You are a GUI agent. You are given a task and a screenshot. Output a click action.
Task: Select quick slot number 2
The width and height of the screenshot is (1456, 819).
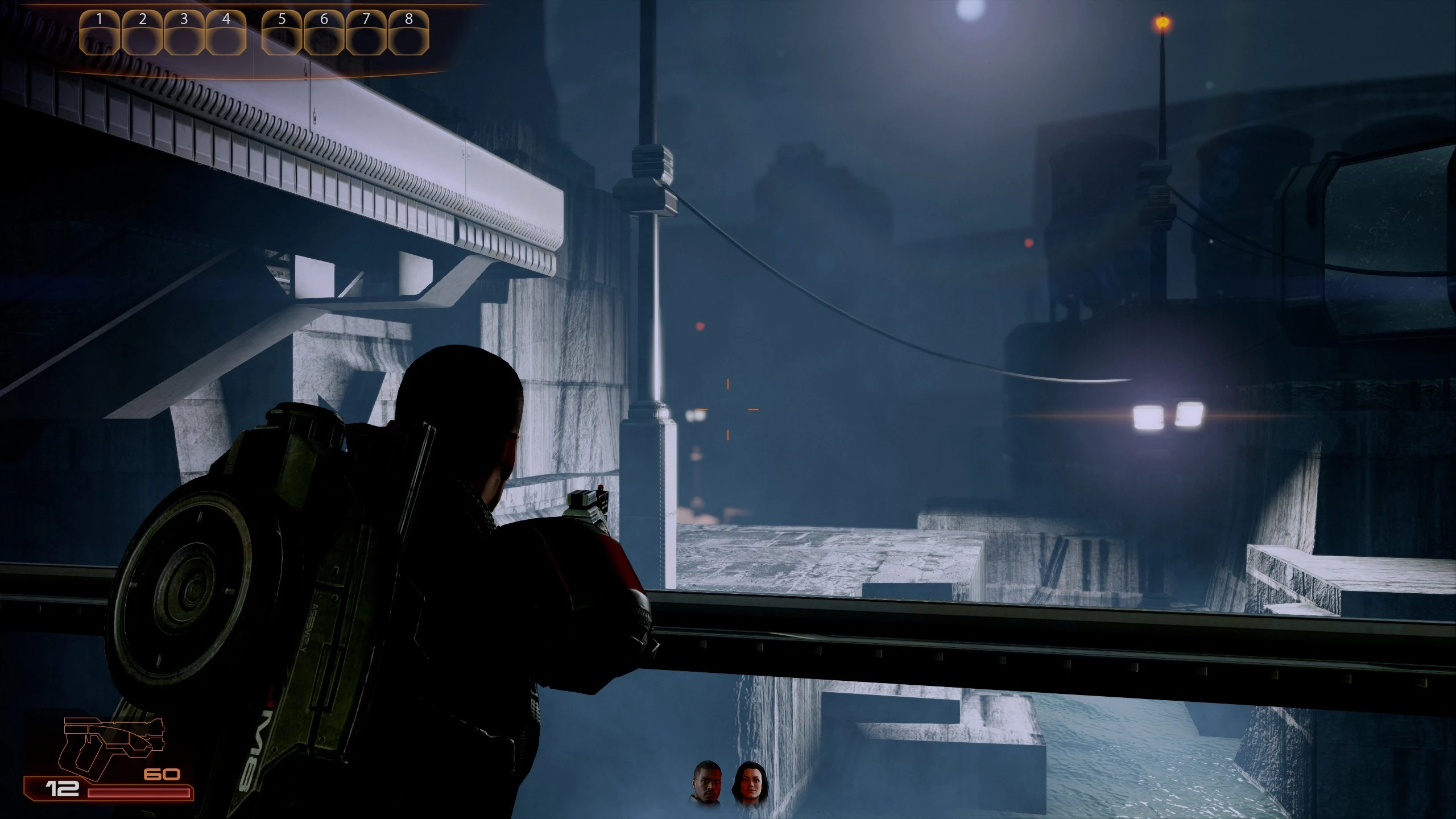(142, 34)
